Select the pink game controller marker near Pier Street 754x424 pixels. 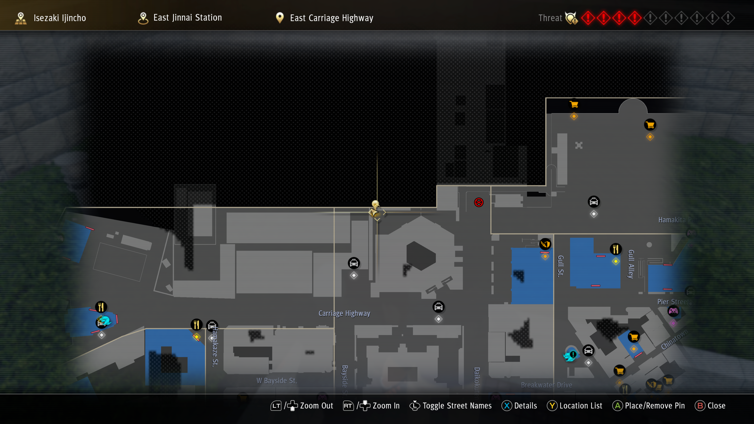tap(673, 312)
